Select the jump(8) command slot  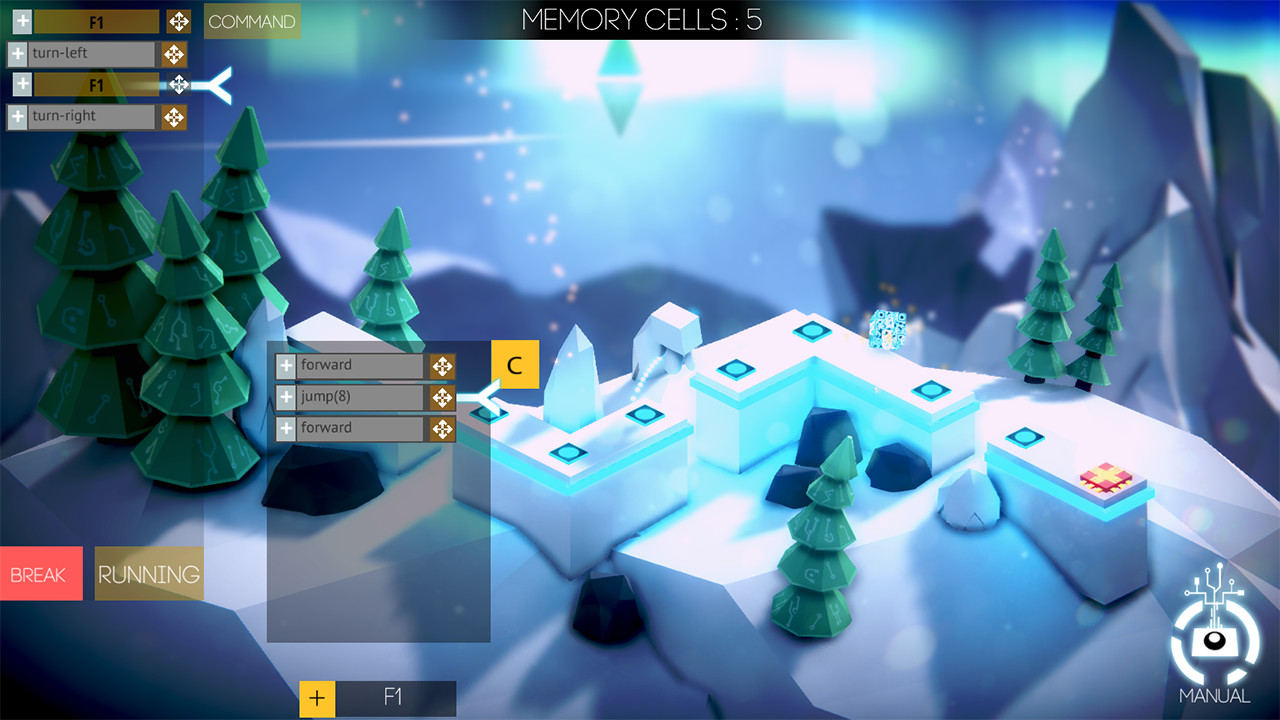pyautogui.click(x=360, y=397)
